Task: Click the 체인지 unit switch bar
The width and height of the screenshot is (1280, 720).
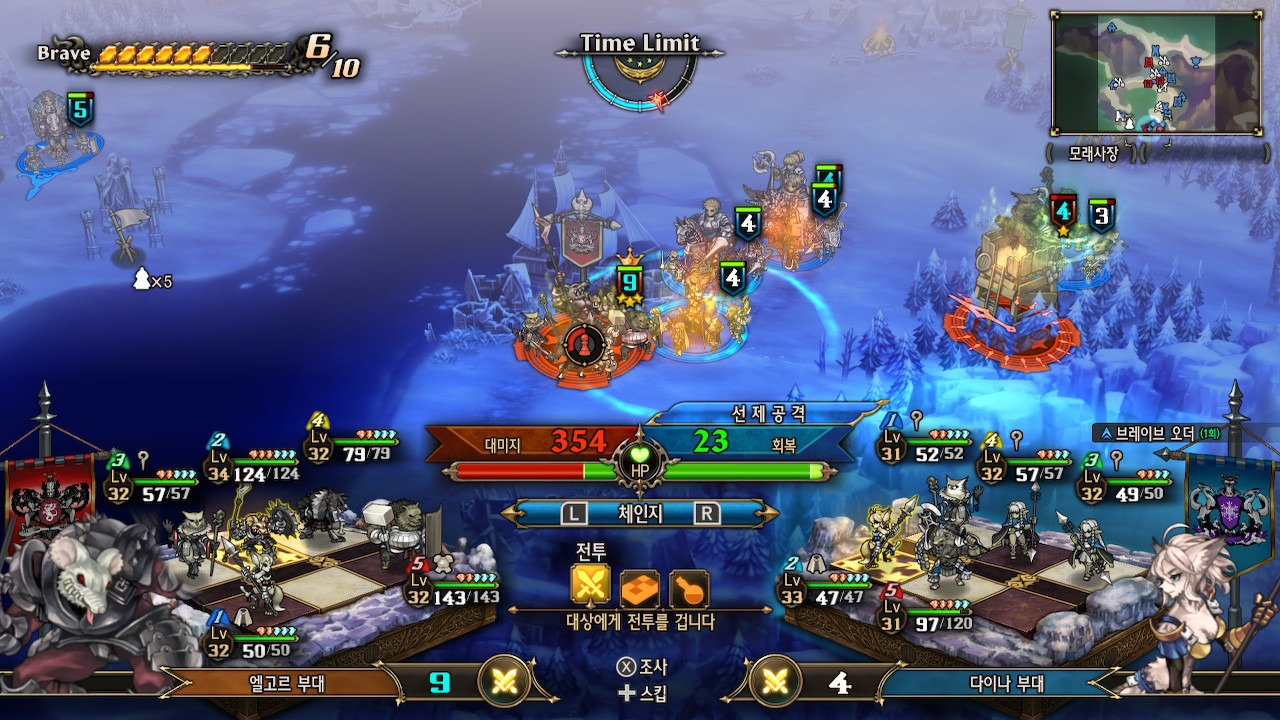Action: pyautogui.click(x=640, y=513)
